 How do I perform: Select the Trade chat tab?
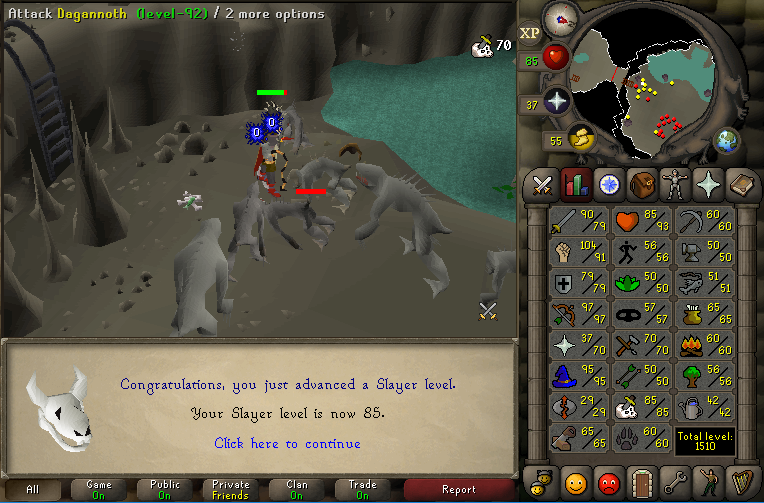(362, 489)
